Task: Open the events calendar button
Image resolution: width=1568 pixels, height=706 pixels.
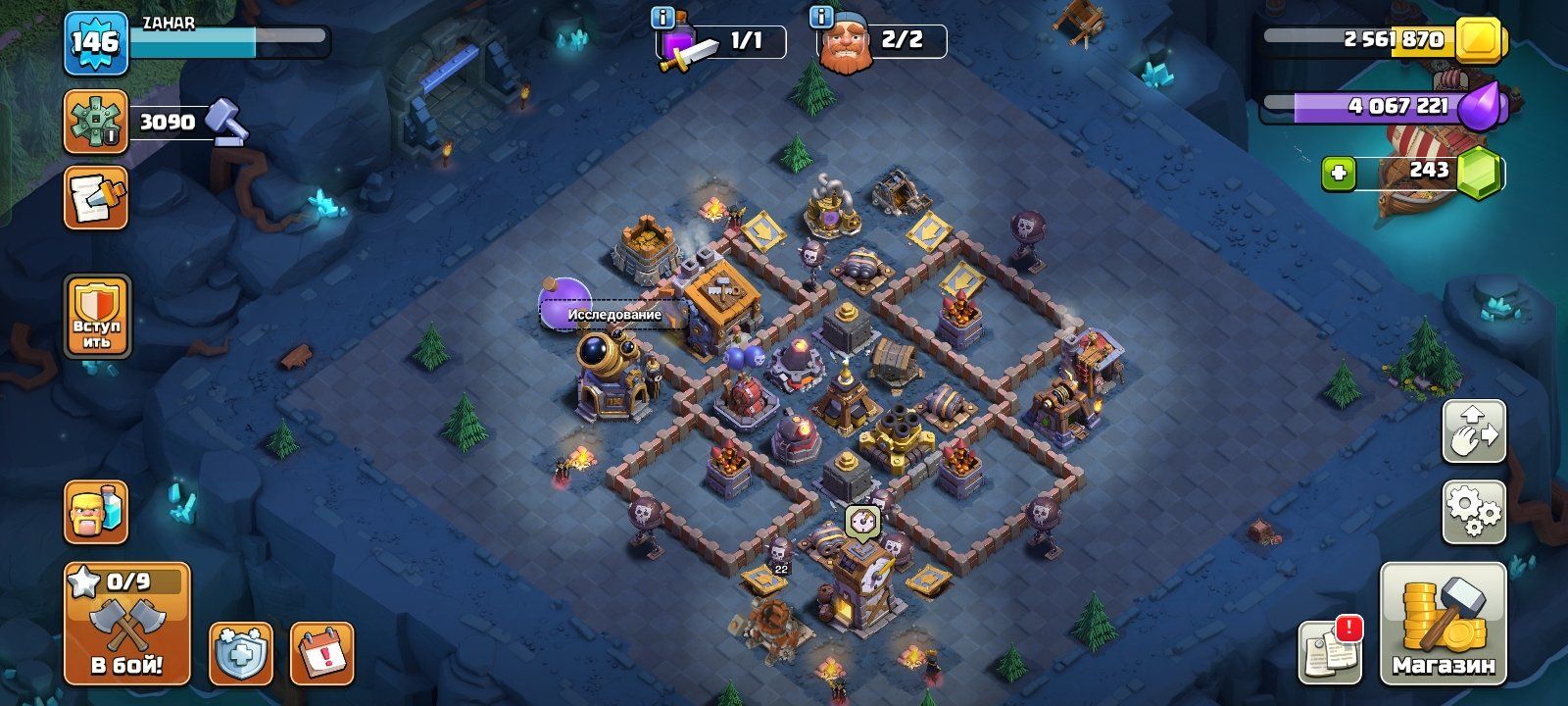Action: pos(321,652)
